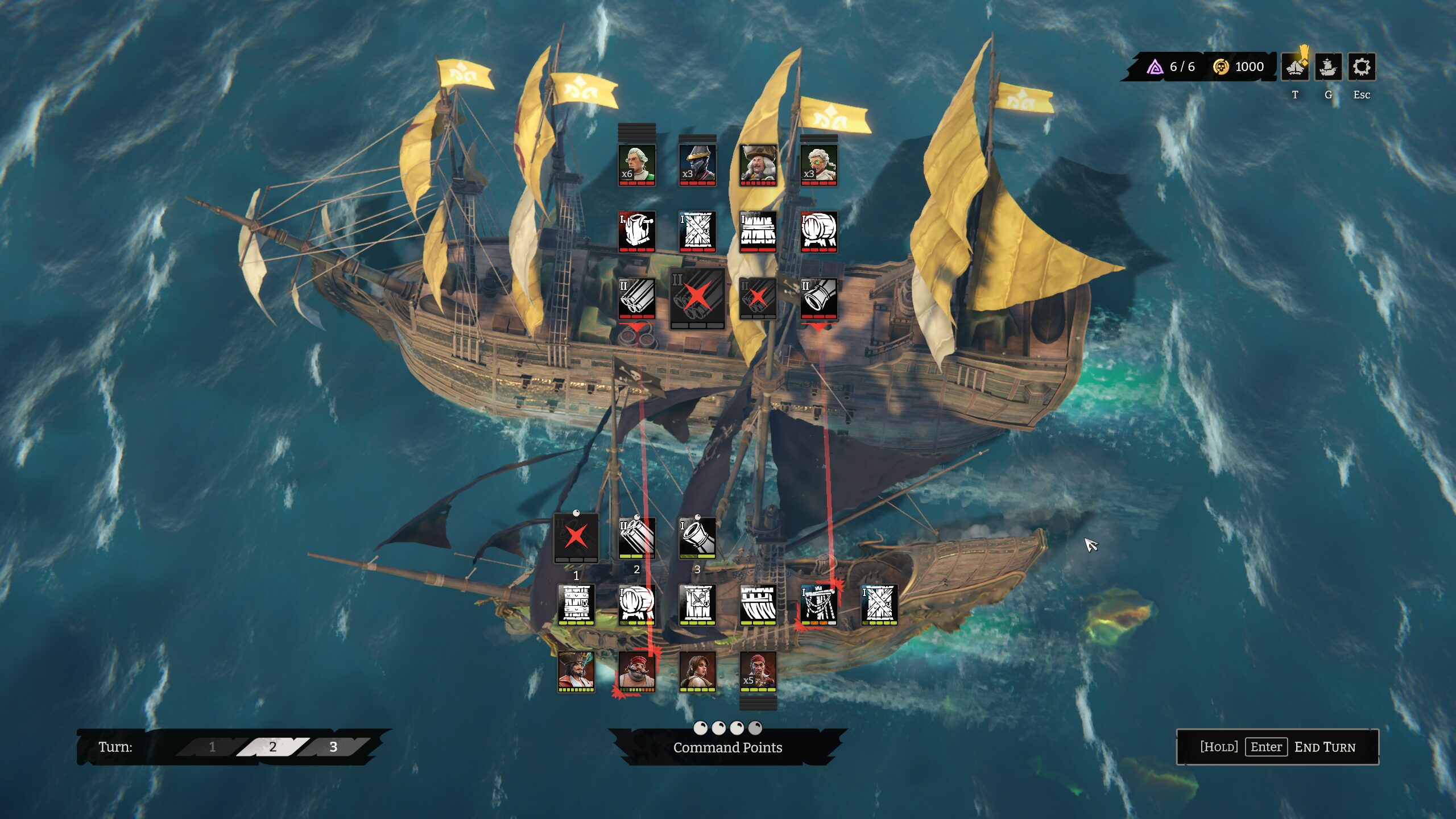Choose your ship's rigging and mast module
Screen dimensions: 1456x819
point(818,604)
